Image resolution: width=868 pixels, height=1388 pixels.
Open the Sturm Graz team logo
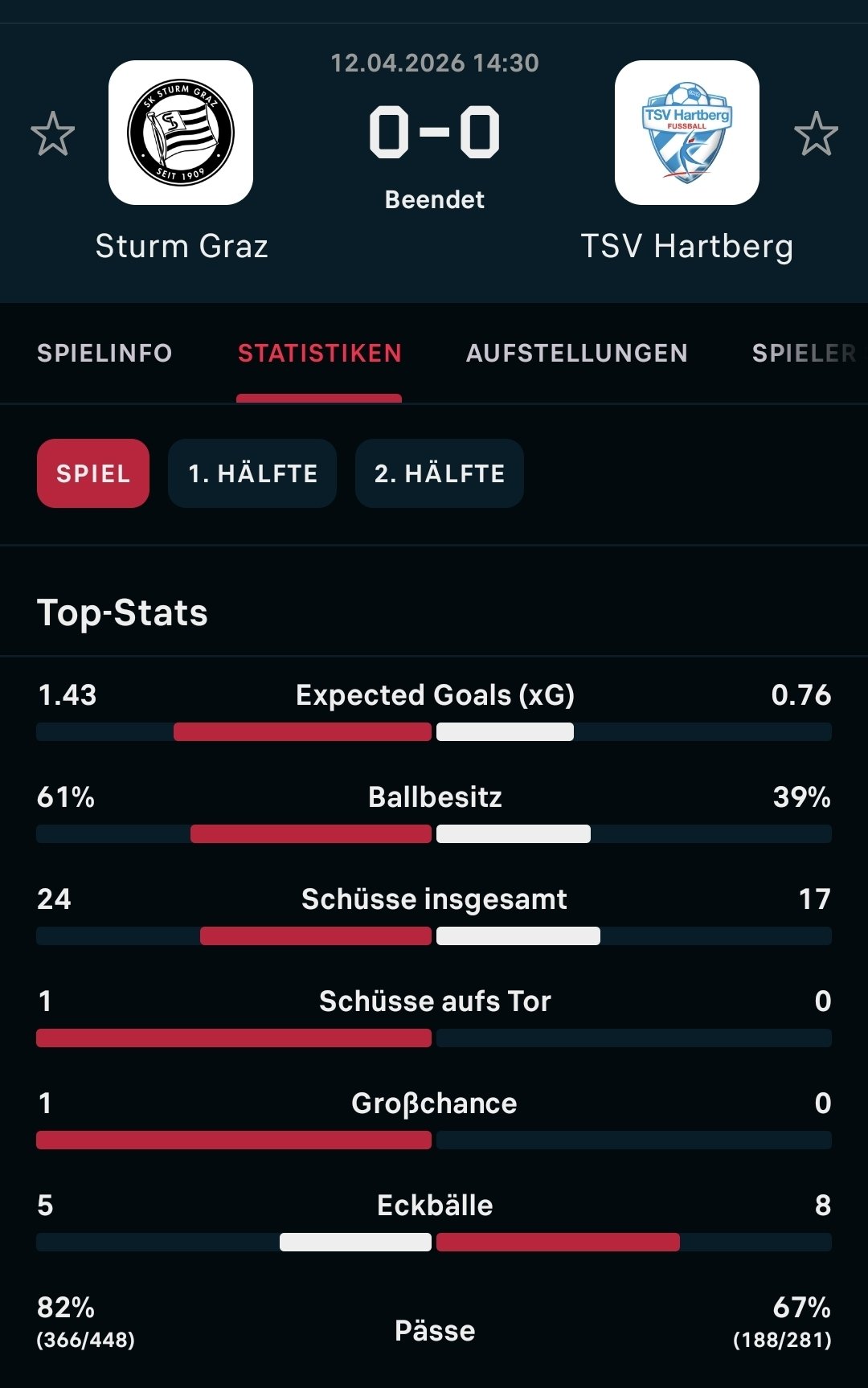tap(181, 133)
